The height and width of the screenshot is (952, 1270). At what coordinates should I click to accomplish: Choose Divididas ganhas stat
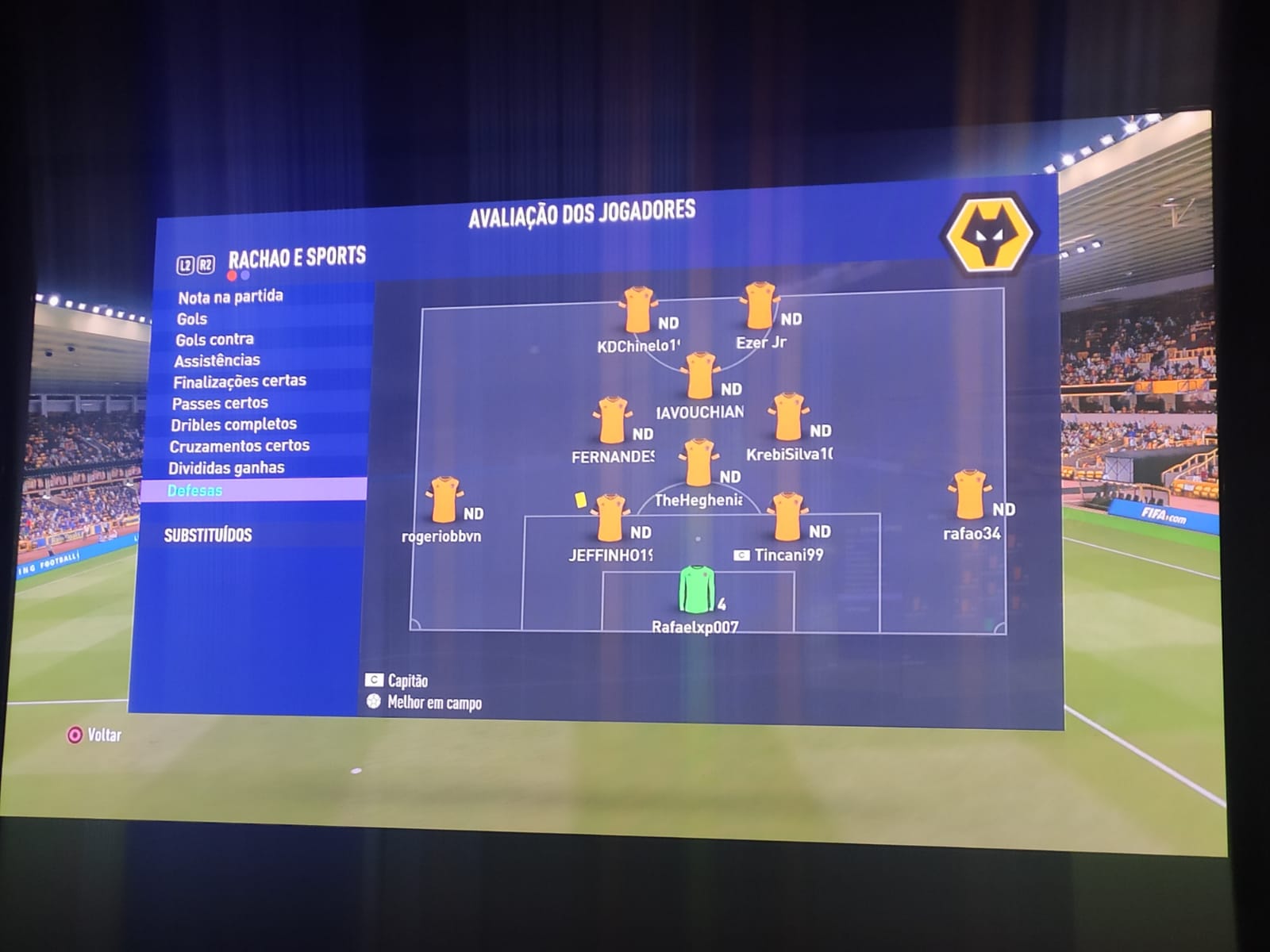226,468
